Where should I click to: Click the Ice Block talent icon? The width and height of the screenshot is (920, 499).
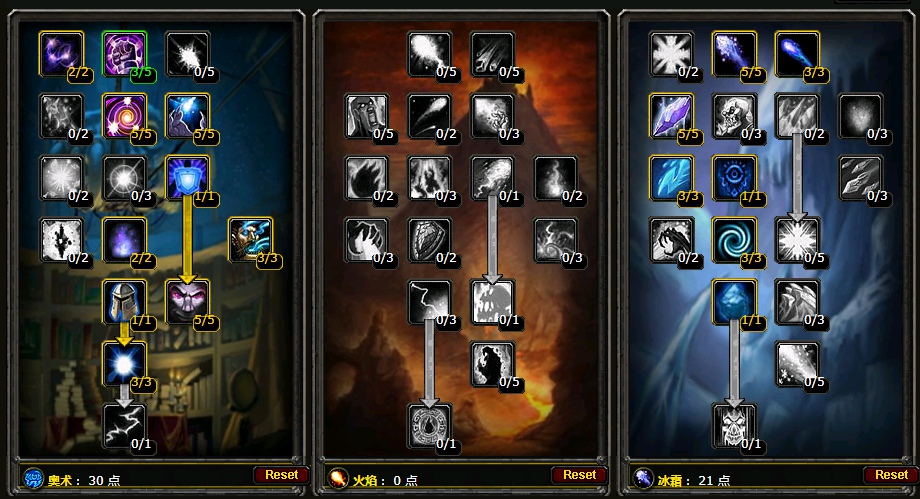coord(734,301)
